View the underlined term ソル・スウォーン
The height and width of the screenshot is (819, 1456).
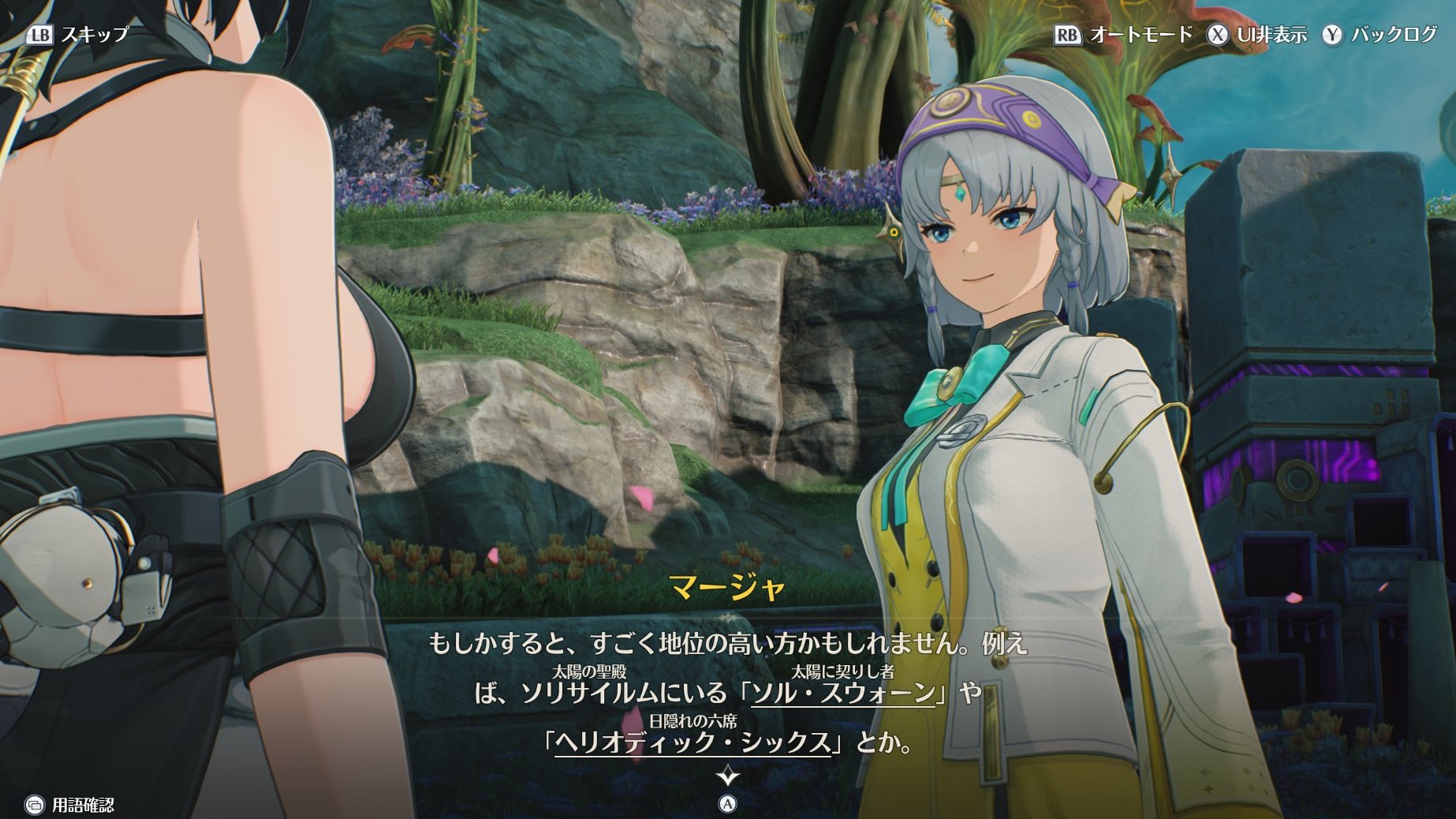pyautogui.click(x=843, y=694)
